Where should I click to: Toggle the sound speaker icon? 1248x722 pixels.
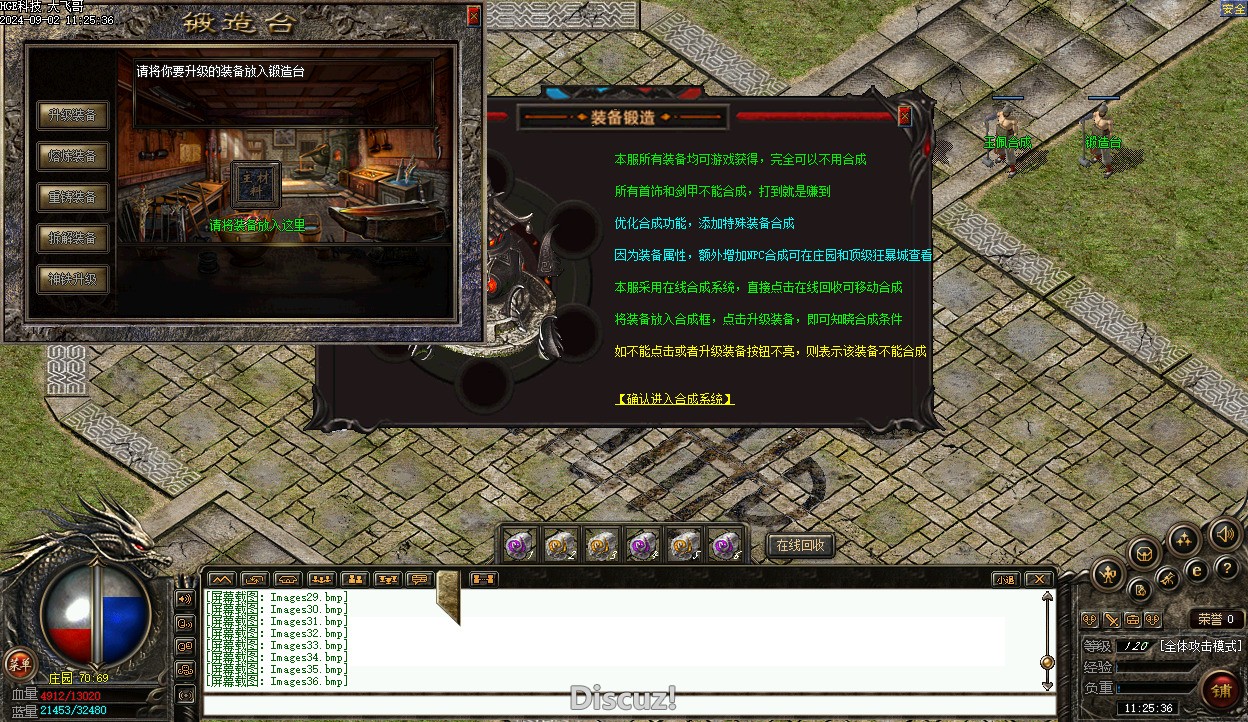tap(1224, 535)
